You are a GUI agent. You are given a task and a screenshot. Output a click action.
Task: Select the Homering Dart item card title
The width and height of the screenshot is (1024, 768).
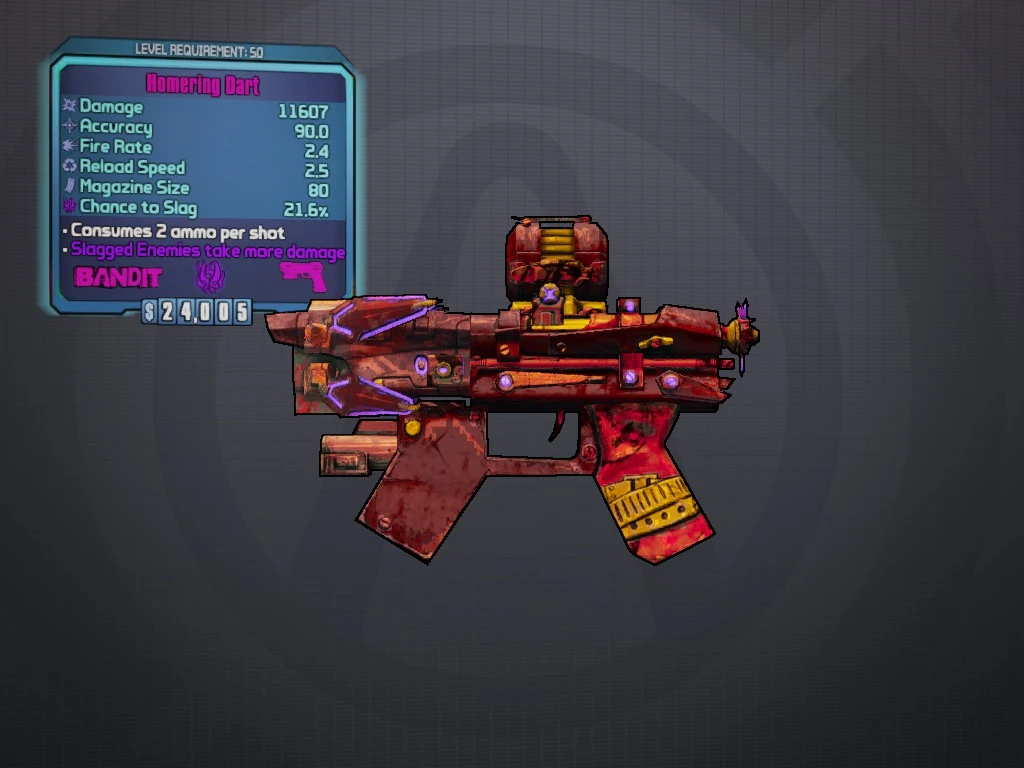tap(203, 84)
